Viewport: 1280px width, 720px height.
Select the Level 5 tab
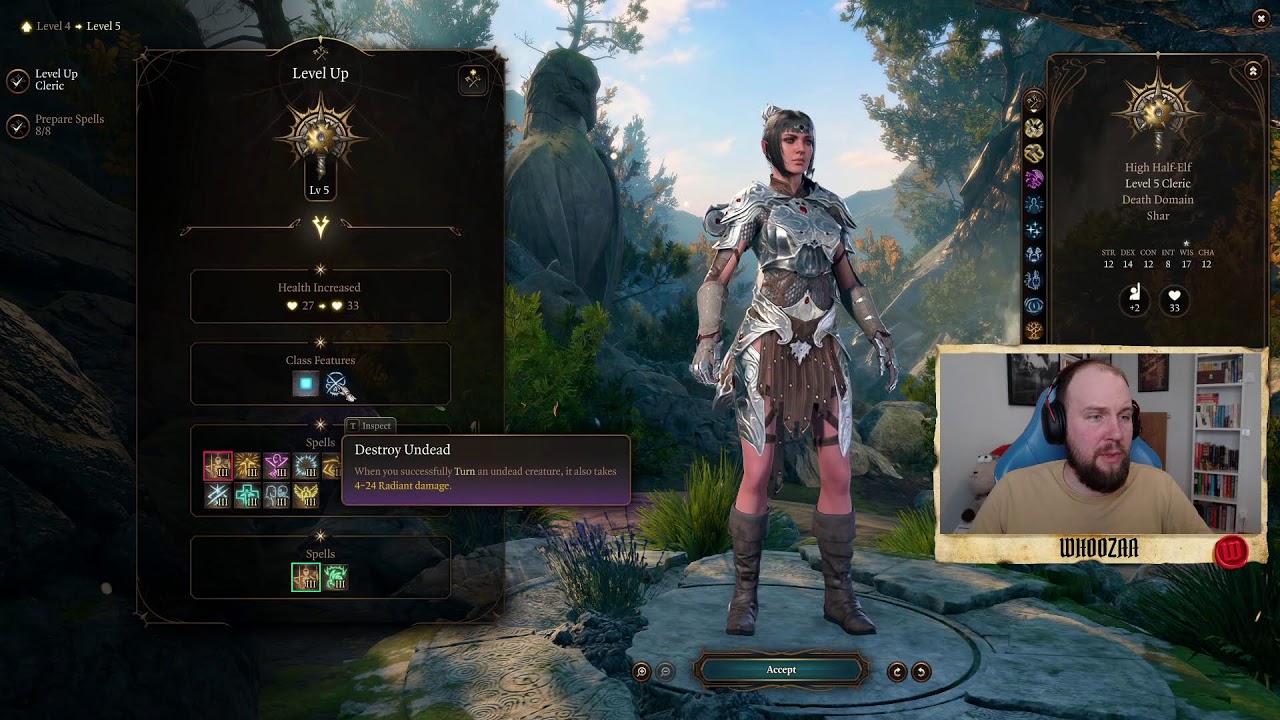[x=104, y=26]
